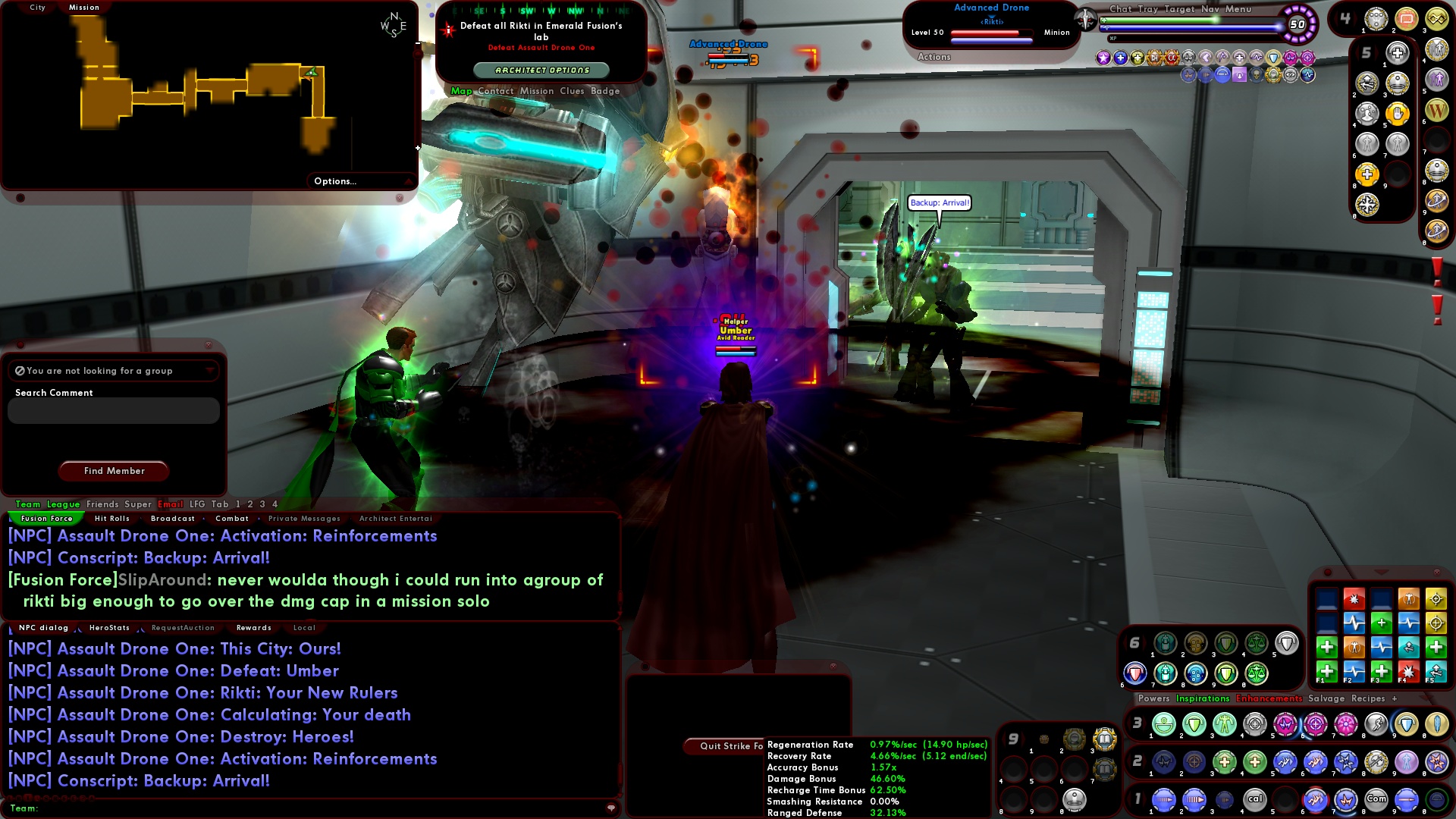Open the group search status dropdown

(210, 371)
